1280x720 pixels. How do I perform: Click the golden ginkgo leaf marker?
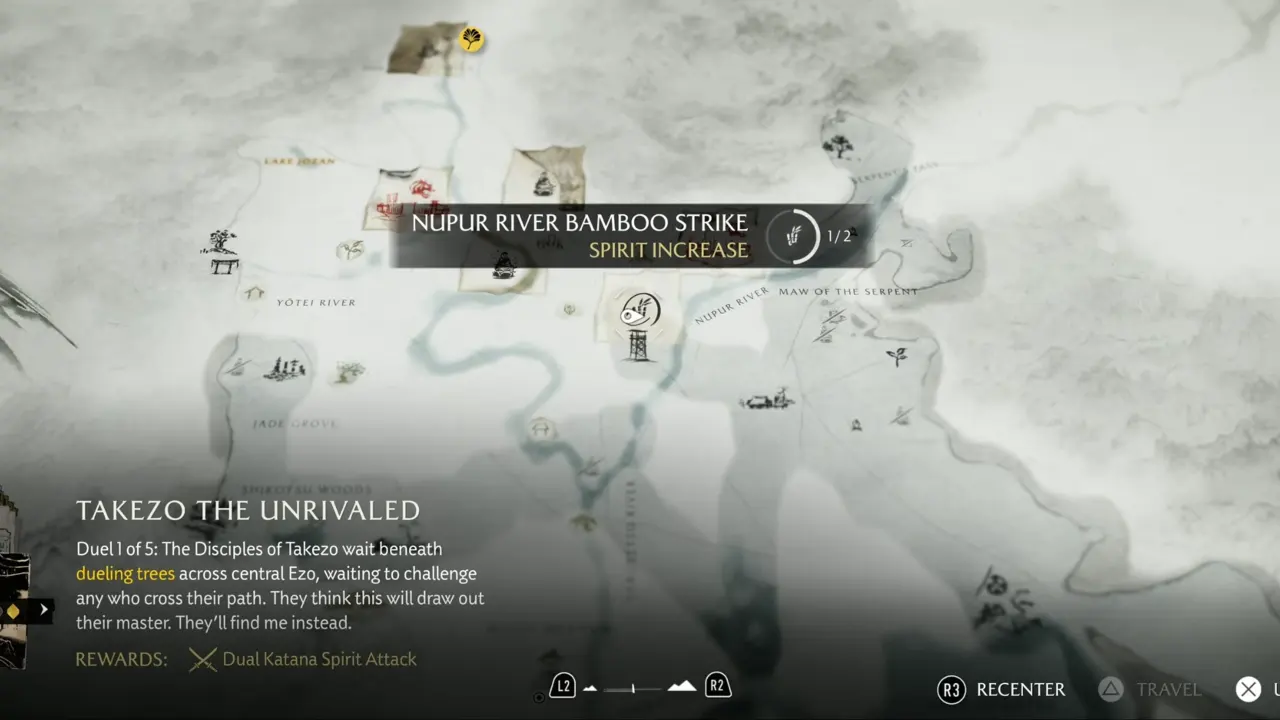[x=471, y=39]
